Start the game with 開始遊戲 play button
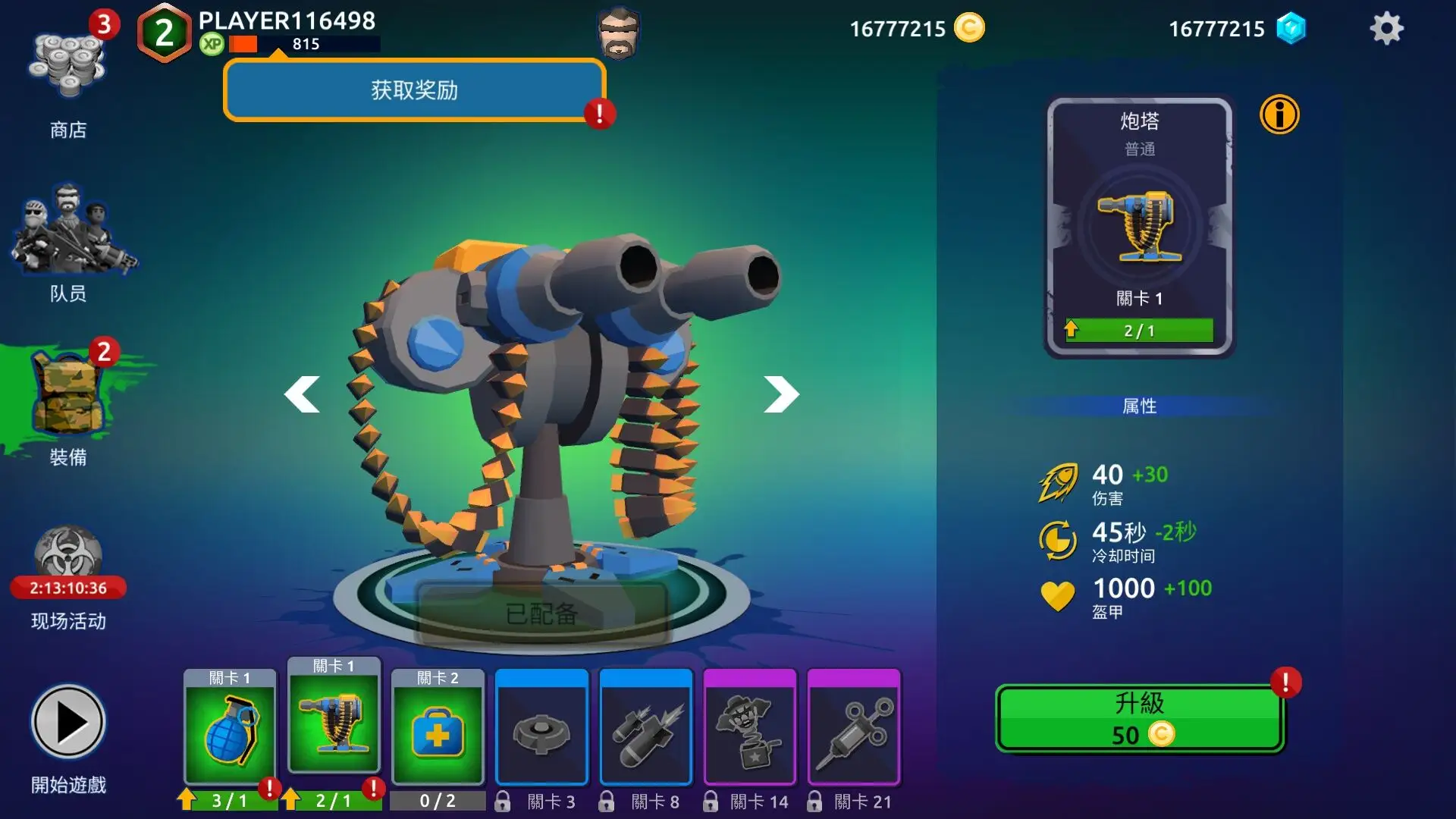1456x819 pixels. (x=68, y=723)
